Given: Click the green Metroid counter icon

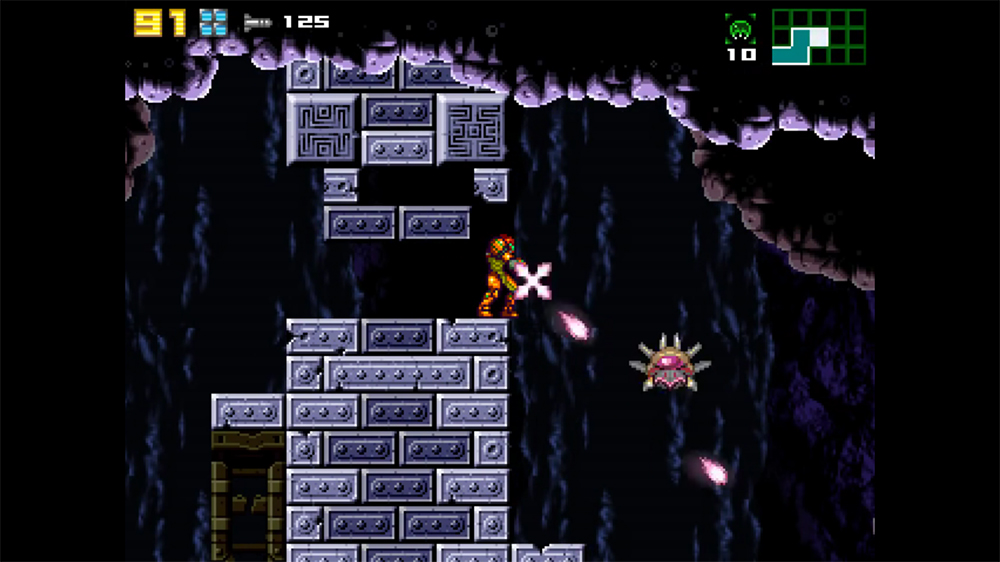Looking at the screenshot, I should click(x=741, y=29).
